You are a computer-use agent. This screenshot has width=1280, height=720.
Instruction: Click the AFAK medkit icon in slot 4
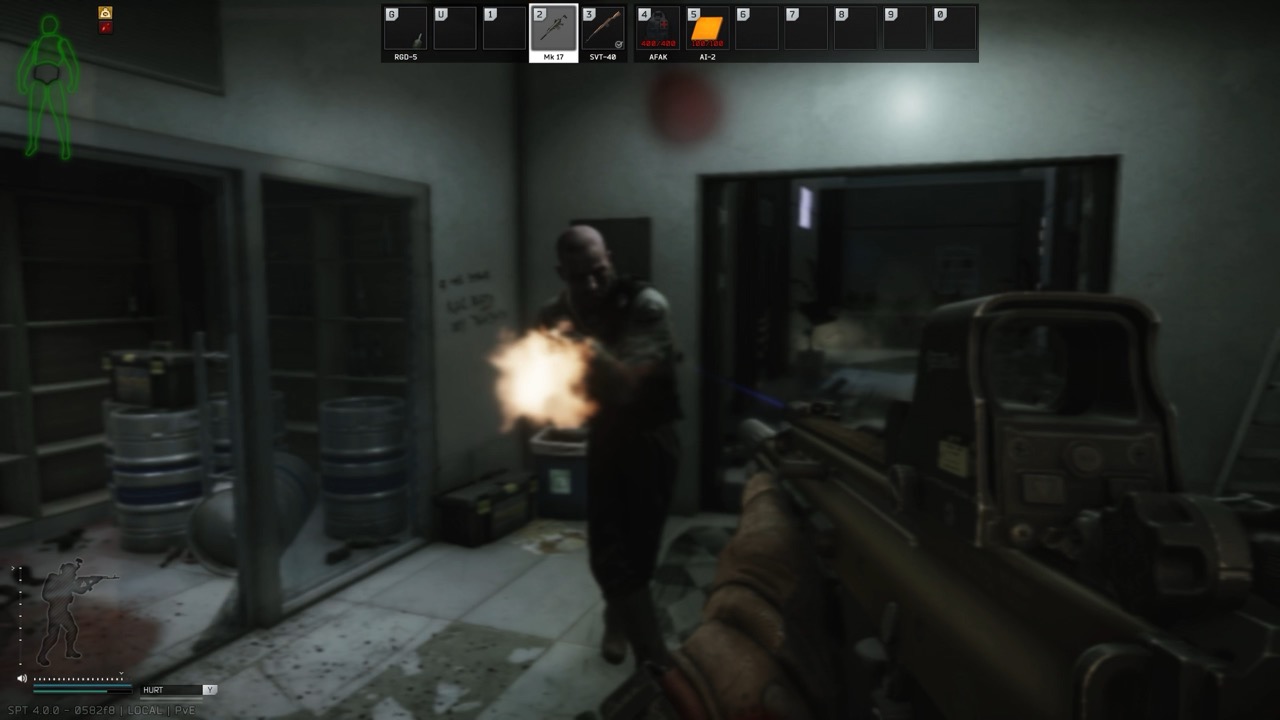pyautogui.click(x=655, y=27)
